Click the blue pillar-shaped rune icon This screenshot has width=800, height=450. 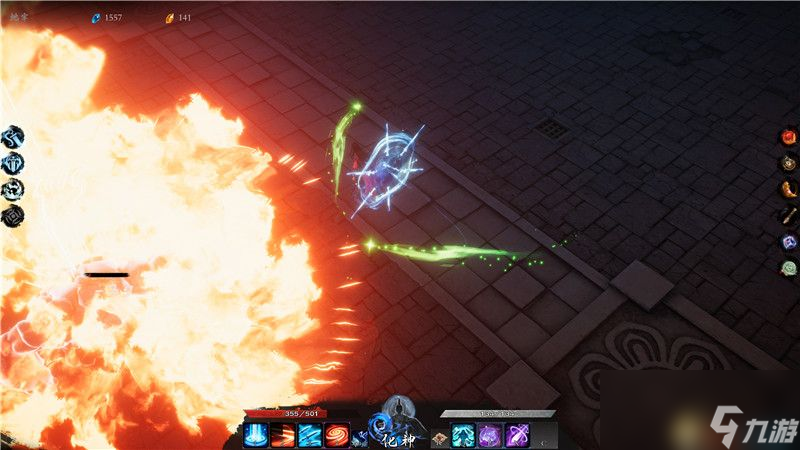(x=14, y=163)
